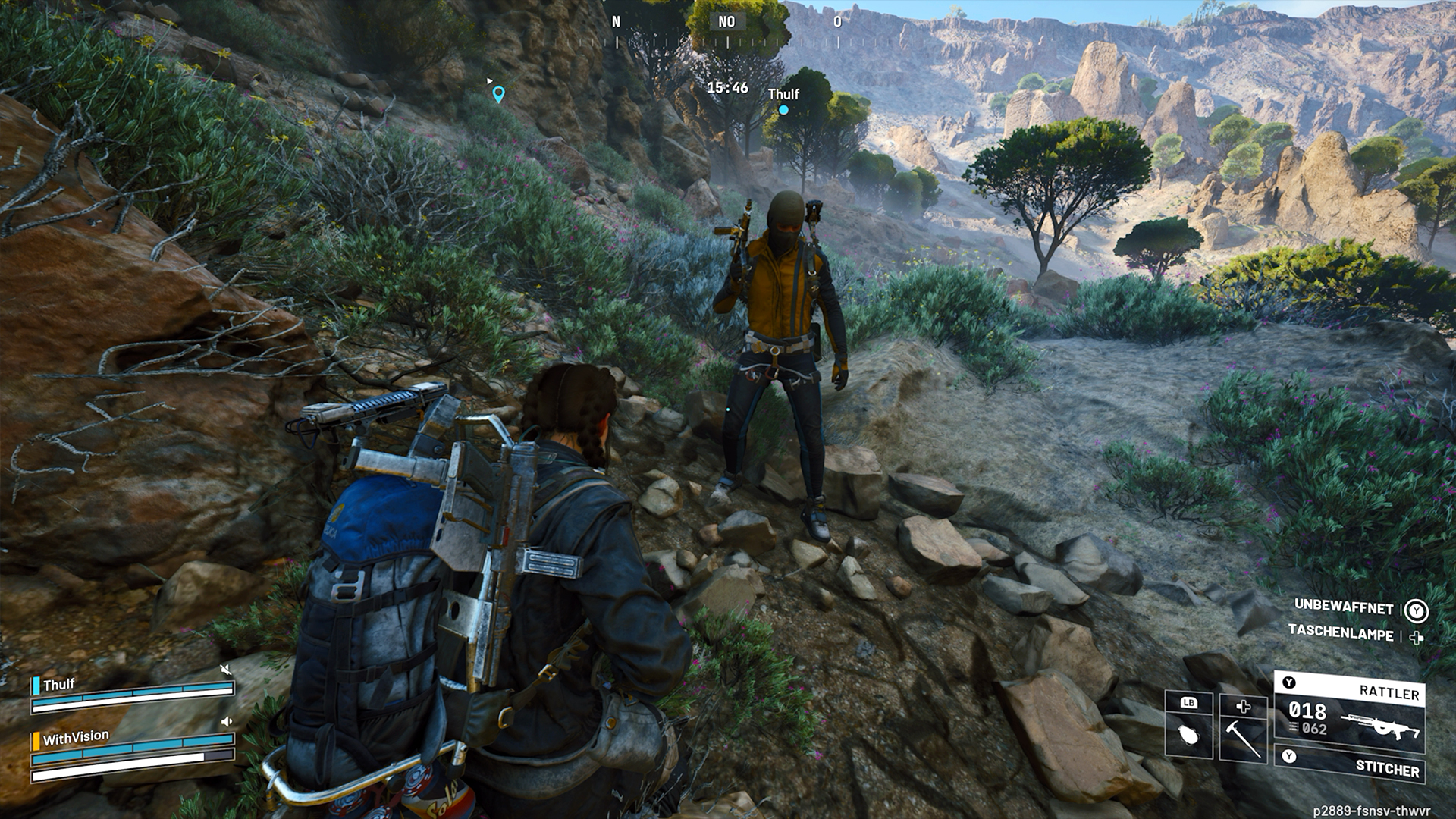The image size is (1456, 819).
Task: Click the Thulf teammate marker dot
Action: (x=783, y=110)
